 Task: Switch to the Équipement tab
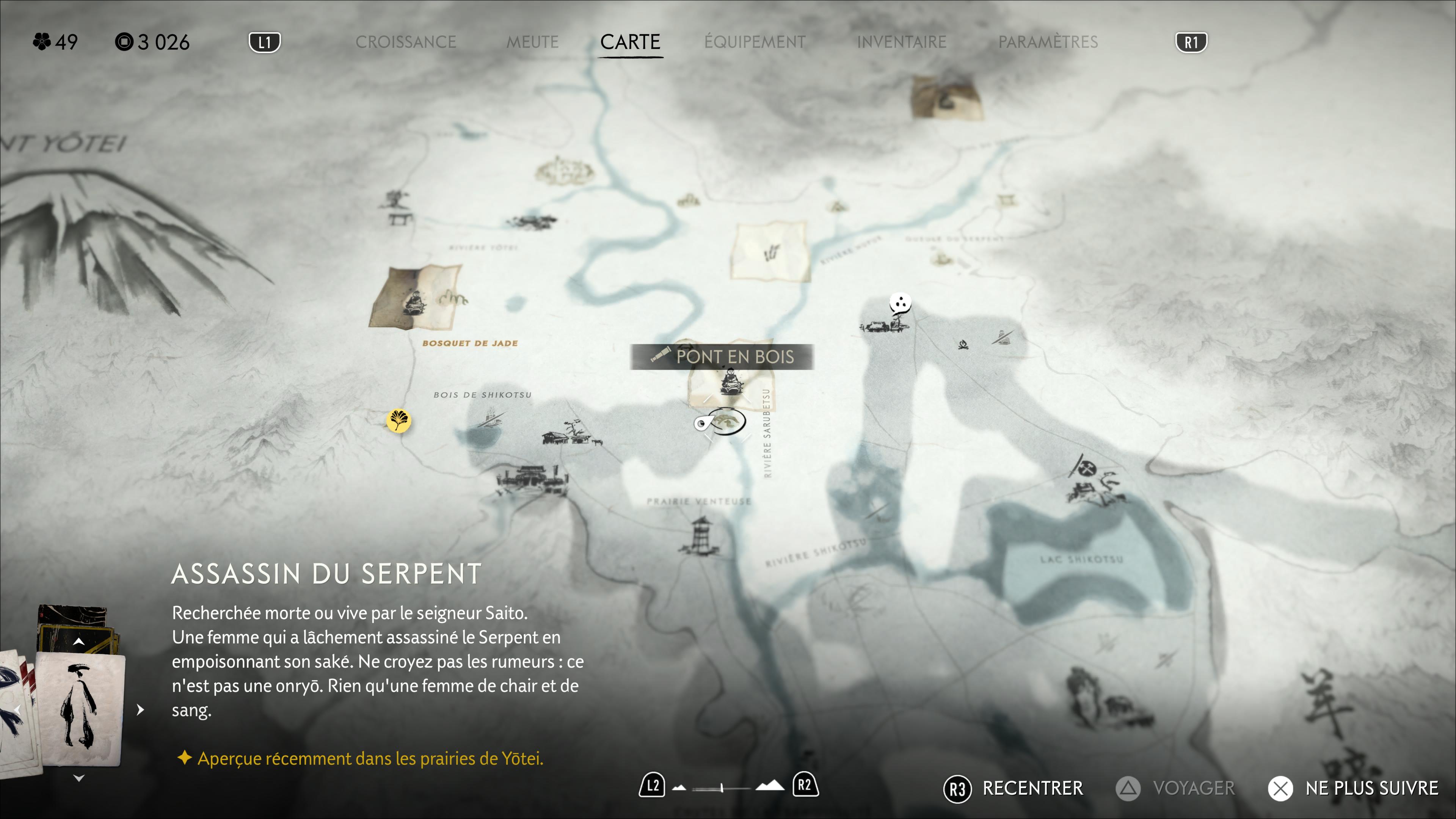(755, 42)
